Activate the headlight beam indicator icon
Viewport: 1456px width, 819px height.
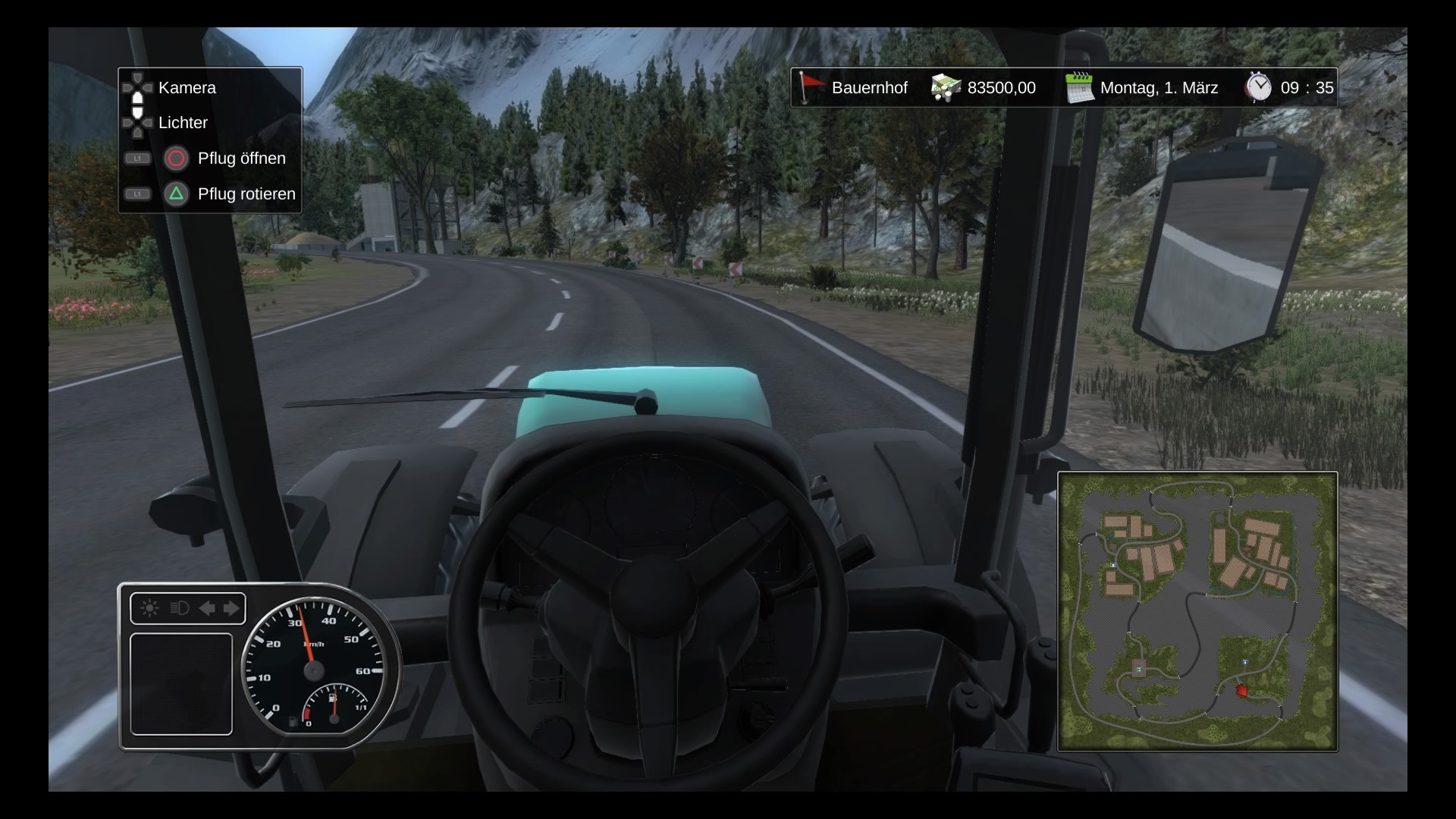click(179, 608)
